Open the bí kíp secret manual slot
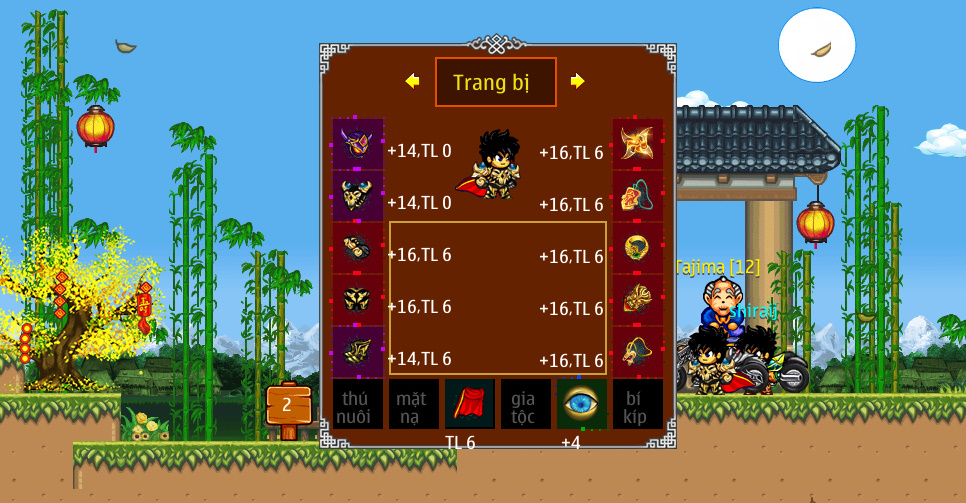Image resolution: width=966 pixels, height=503 pixels. point(638,404)
